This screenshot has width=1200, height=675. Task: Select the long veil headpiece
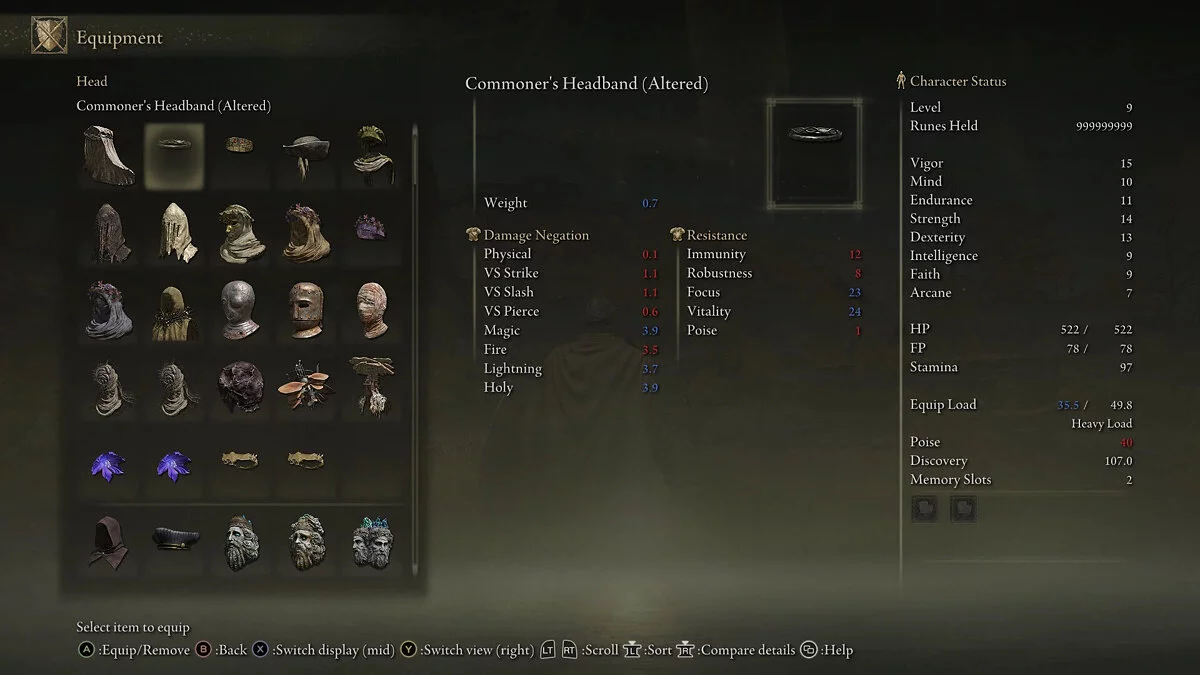(109, 157)
